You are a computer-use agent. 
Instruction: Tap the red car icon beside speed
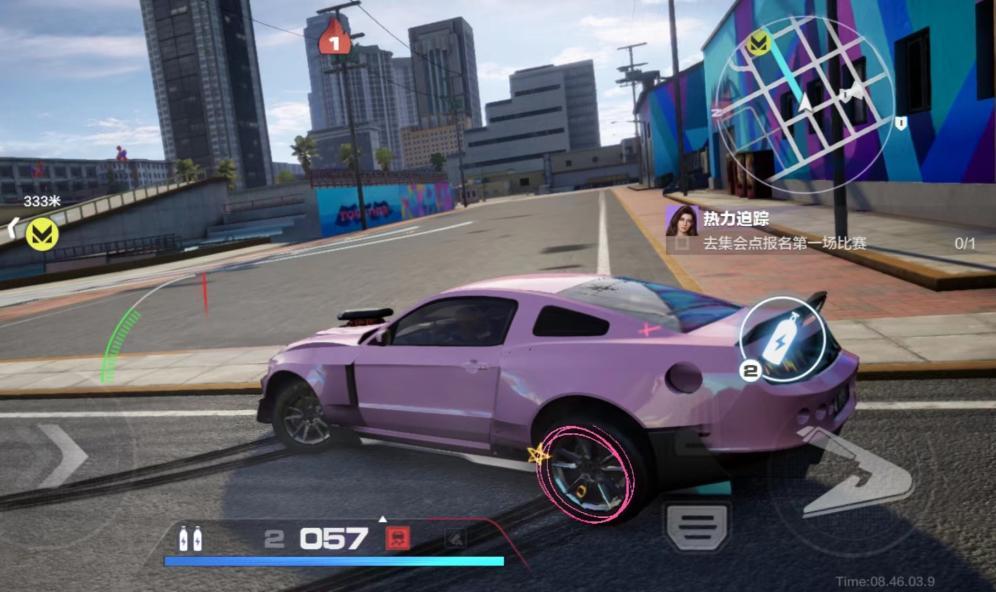[x=397, y=539]
